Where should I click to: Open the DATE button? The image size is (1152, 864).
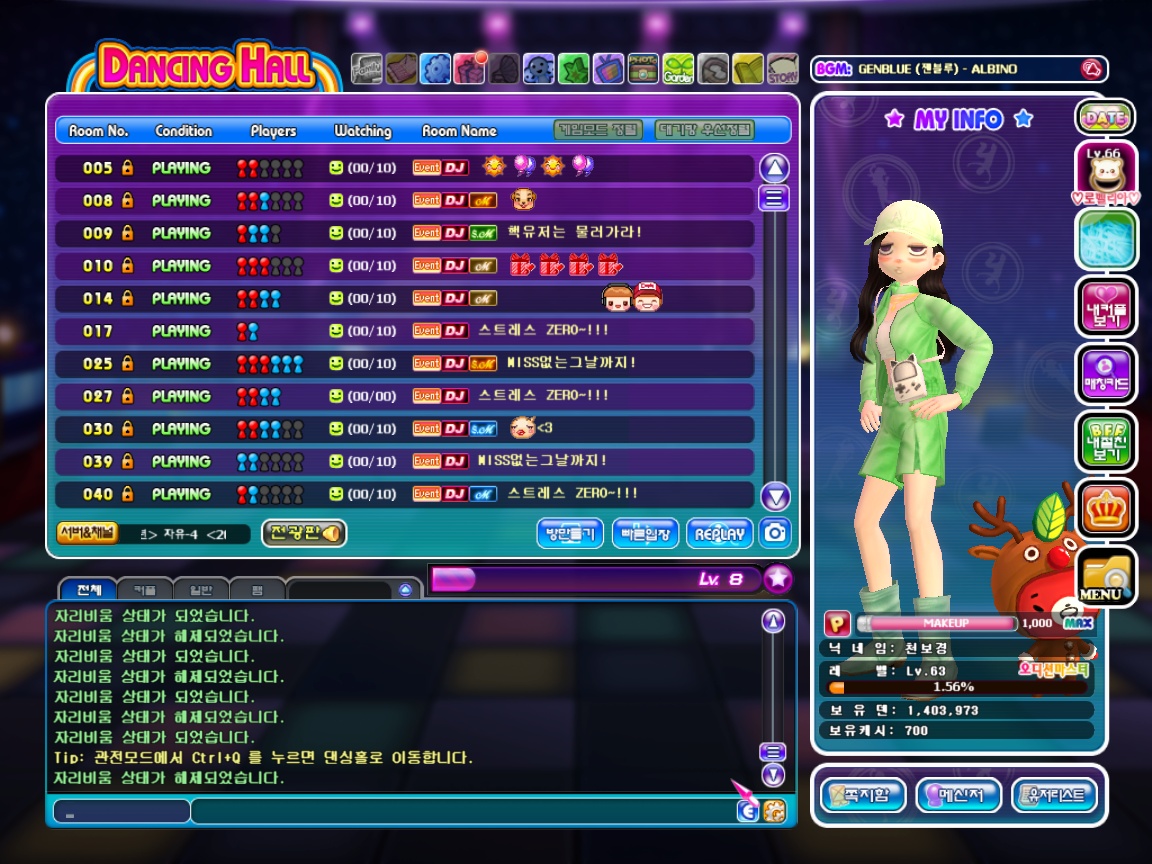coord(1105,118)
